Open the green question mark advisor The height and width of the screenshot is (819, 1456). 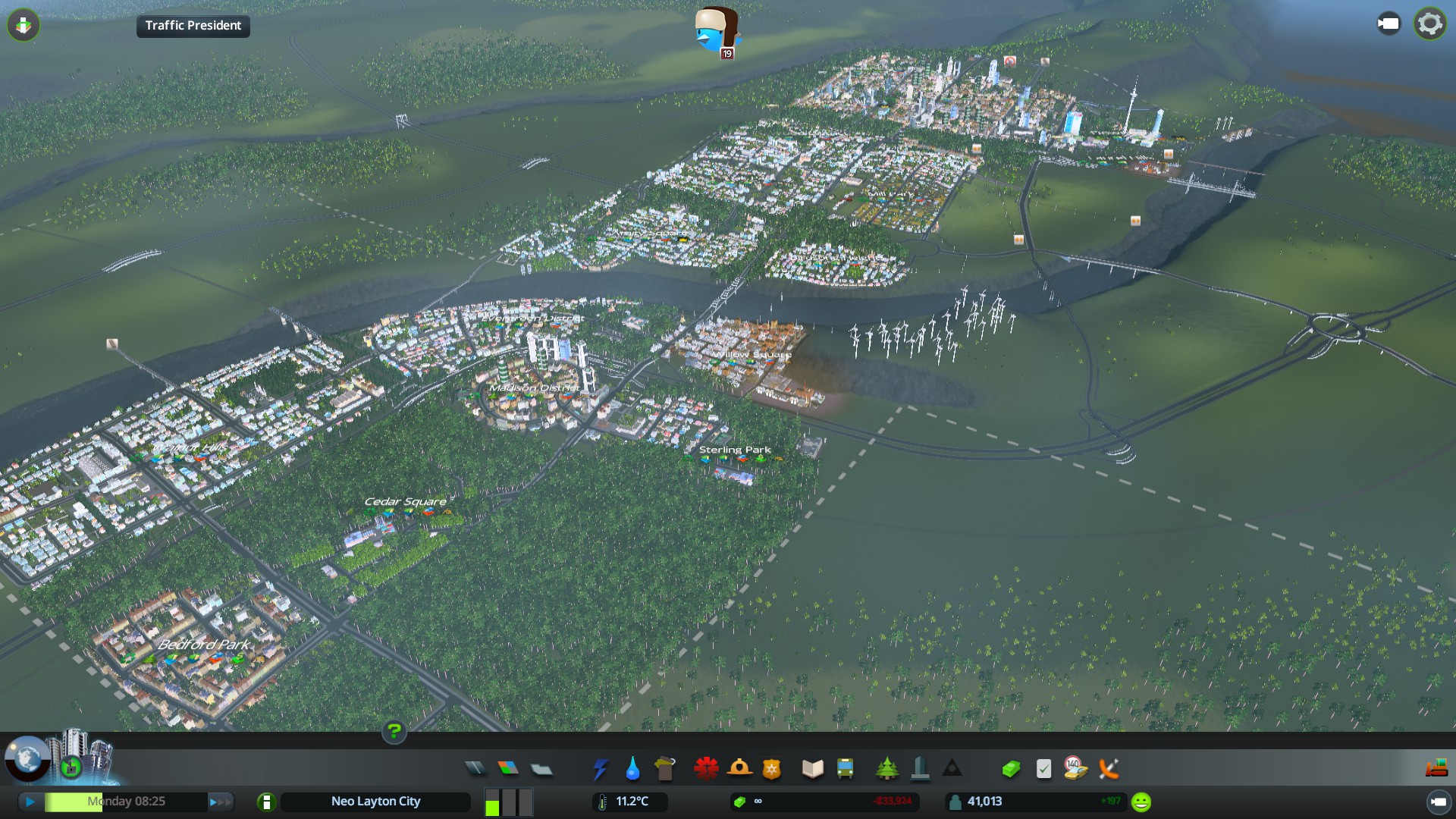(x=394, y=732)
